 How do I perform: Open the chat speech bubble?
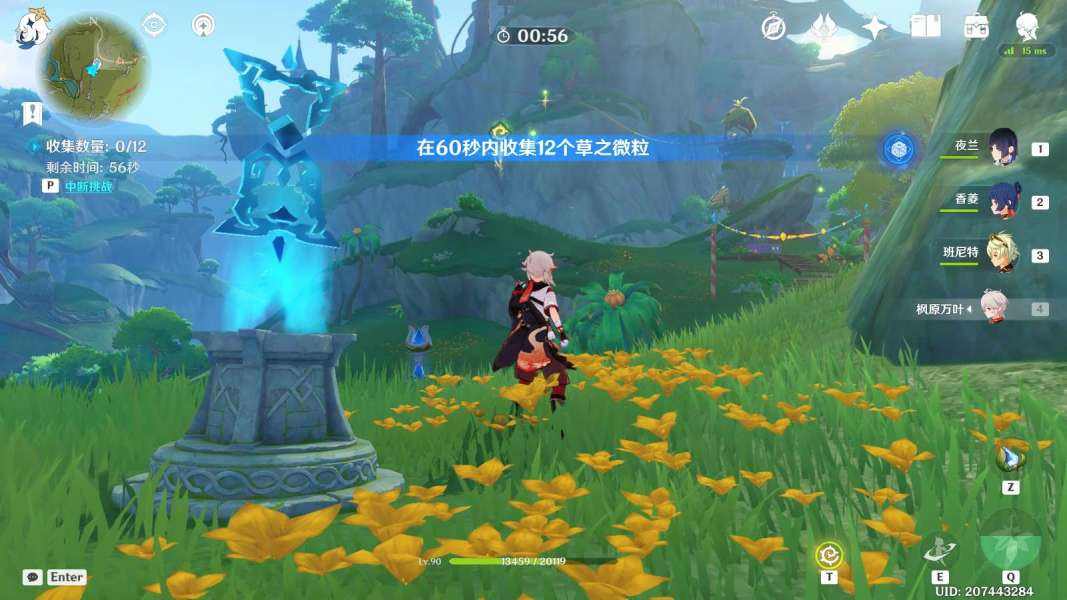pyautogui.click(x=32, y=577)
